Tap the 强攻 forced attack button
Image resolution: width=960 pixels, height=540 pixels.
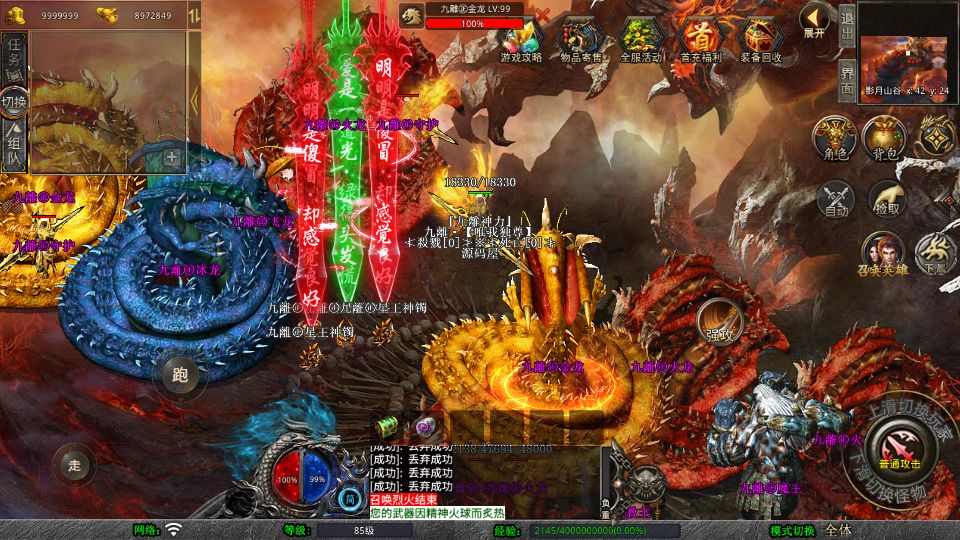pyautogui.click(x=718, y=321)
